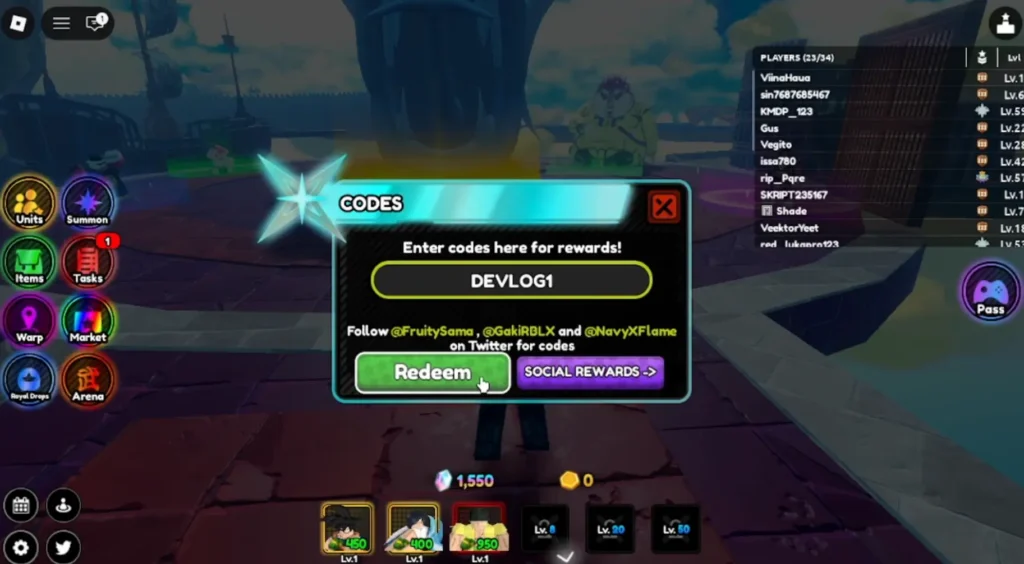
Task: Open the Social Rewards panel
Action: click(590, 372)
